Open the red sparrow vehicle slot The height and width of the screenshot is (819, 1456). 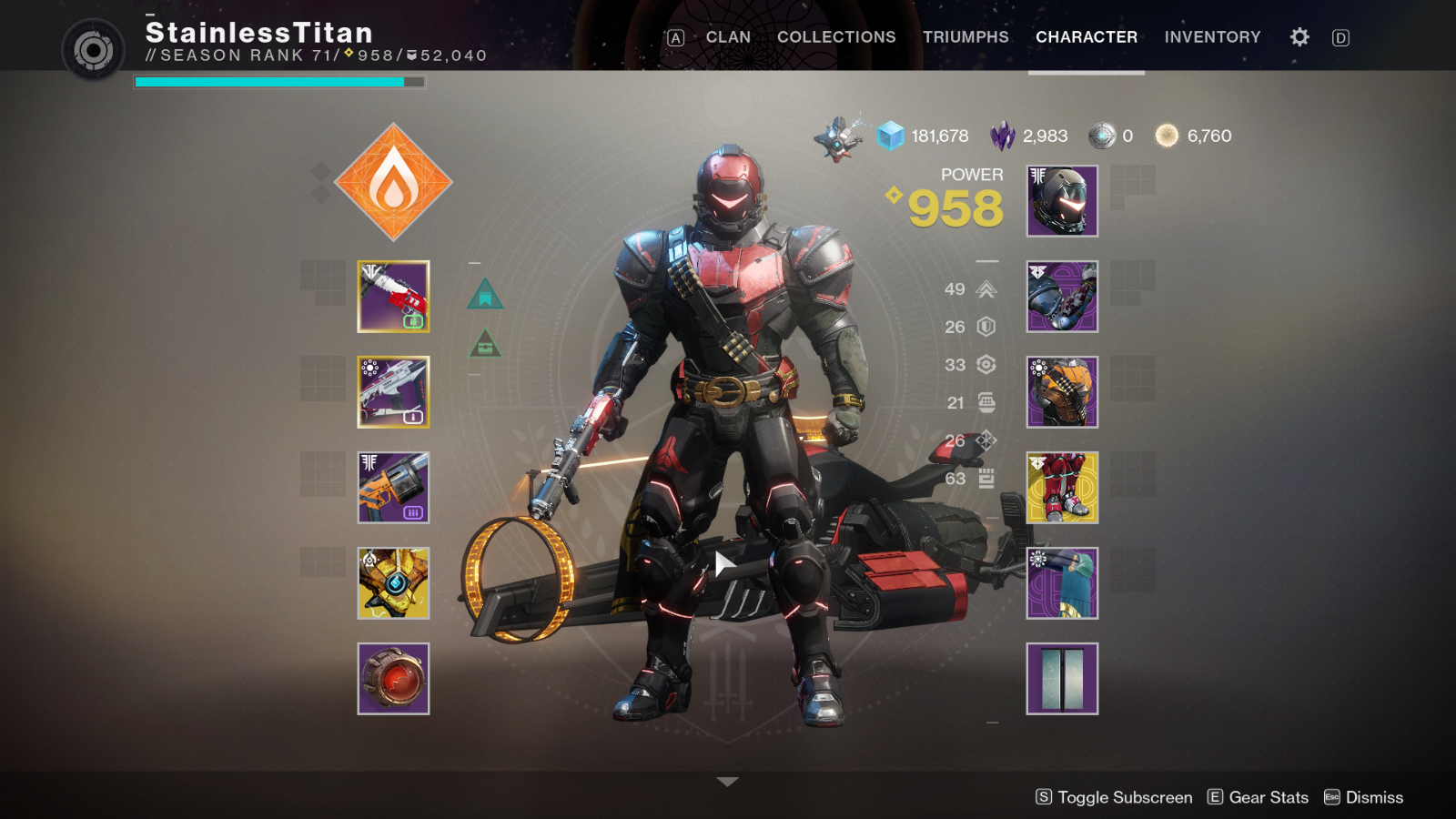coord(393,679)
